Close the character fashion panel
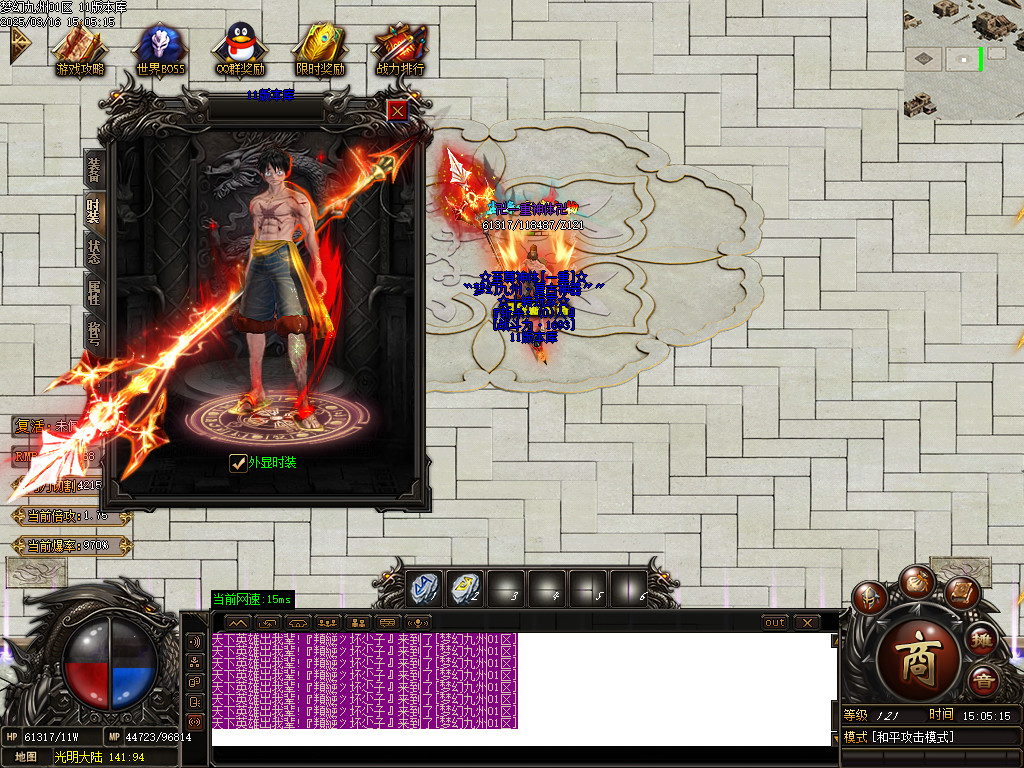 click(398, 110)
